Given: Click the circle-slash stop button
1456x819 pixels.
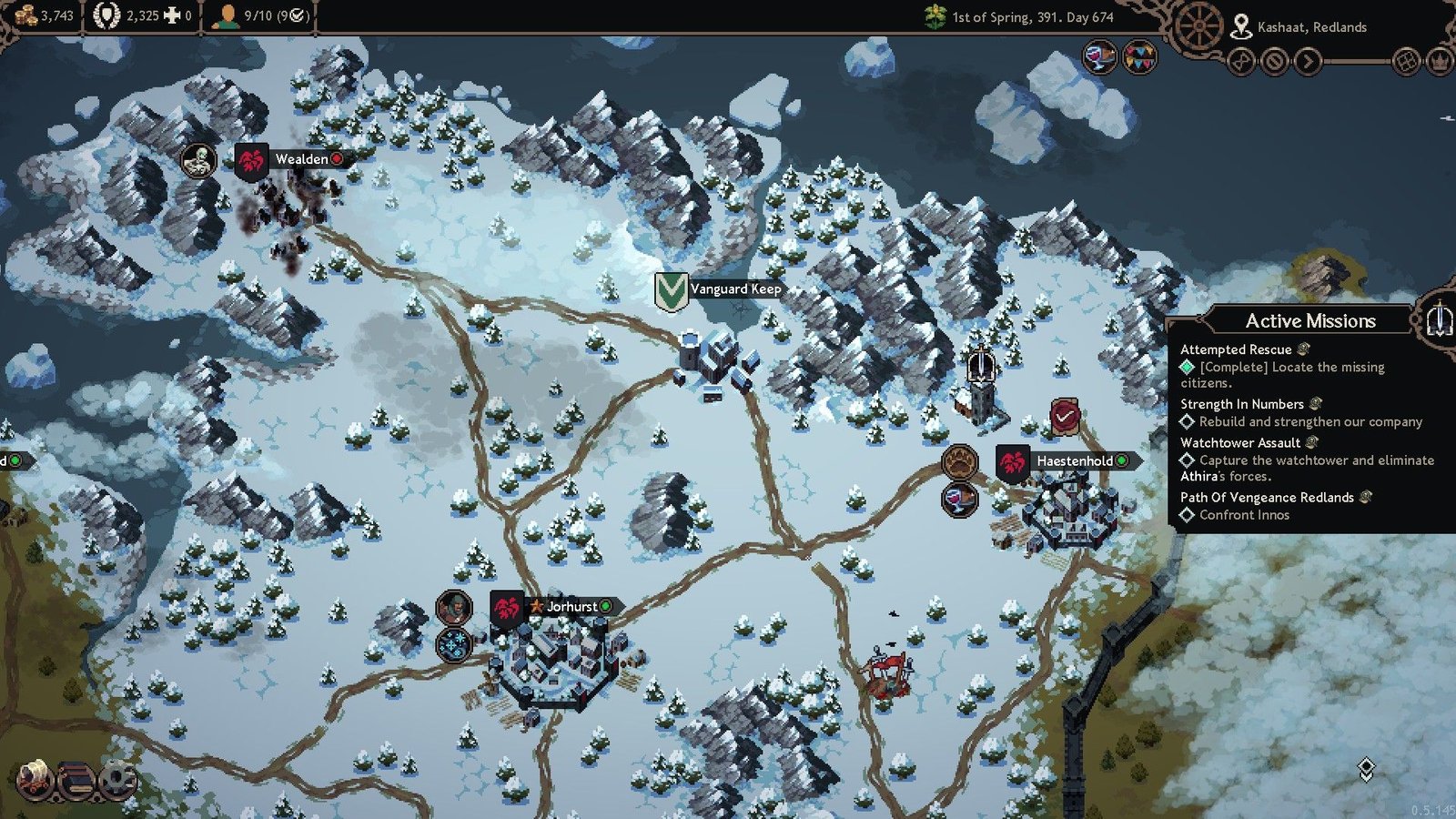Looking at the screenshot, I should (1275, 62).
